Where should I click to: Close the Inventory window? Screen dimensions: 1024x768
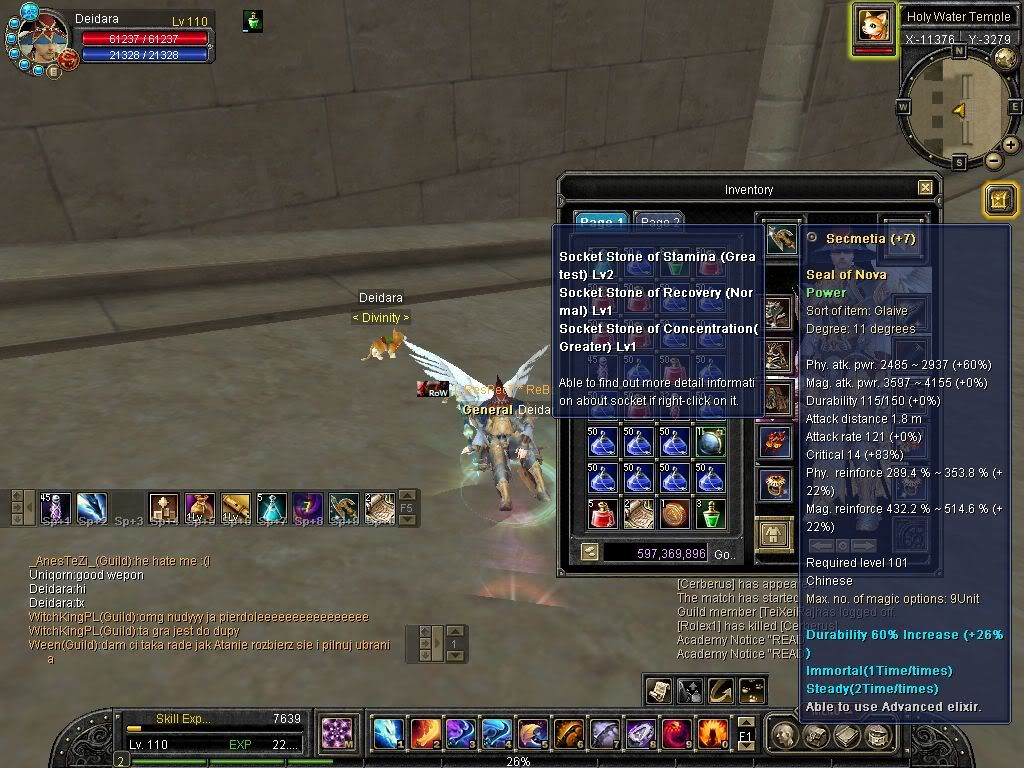(925, 188)
